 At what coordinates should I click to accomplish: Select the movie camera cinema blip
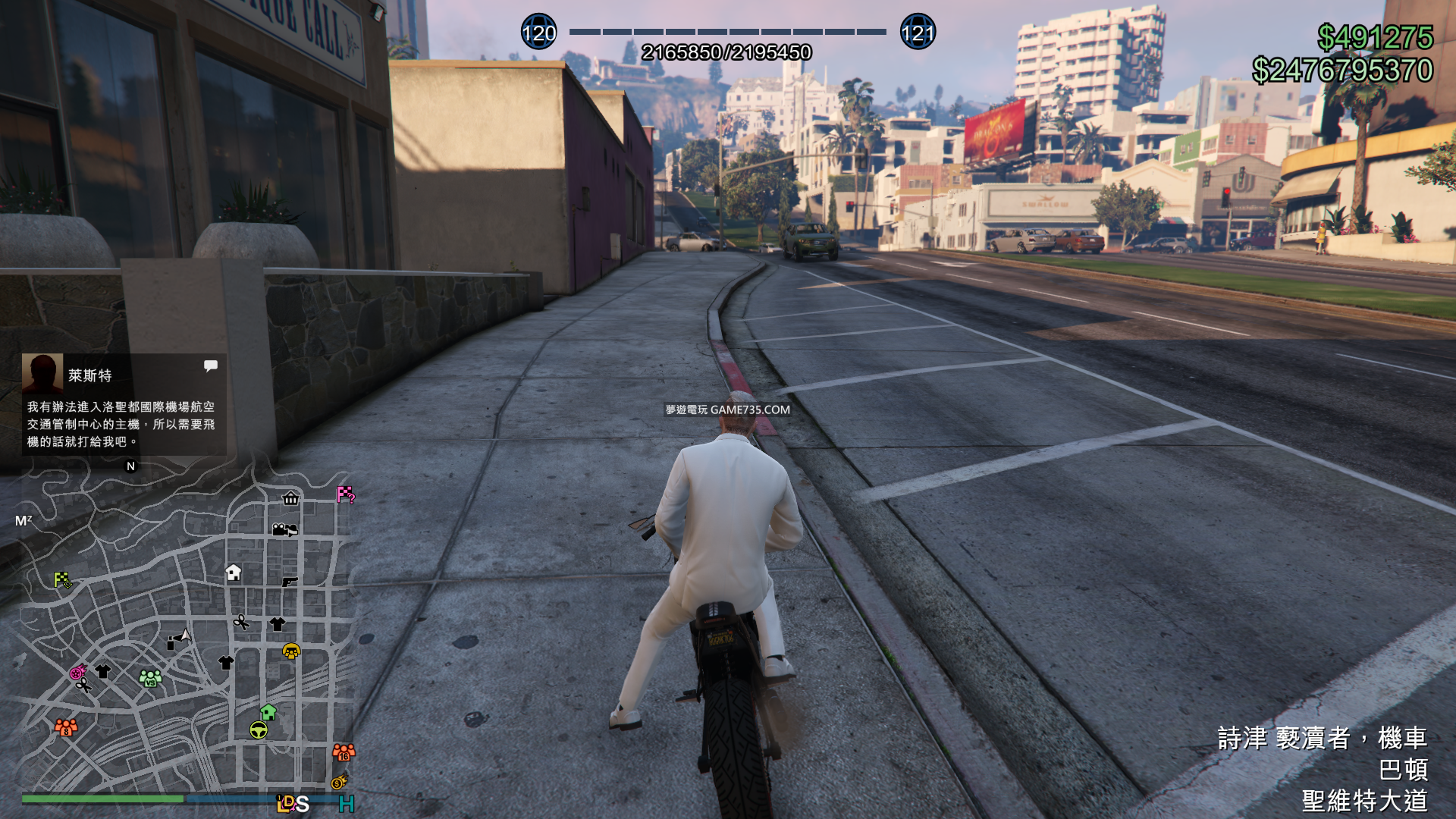pos(284,529)
